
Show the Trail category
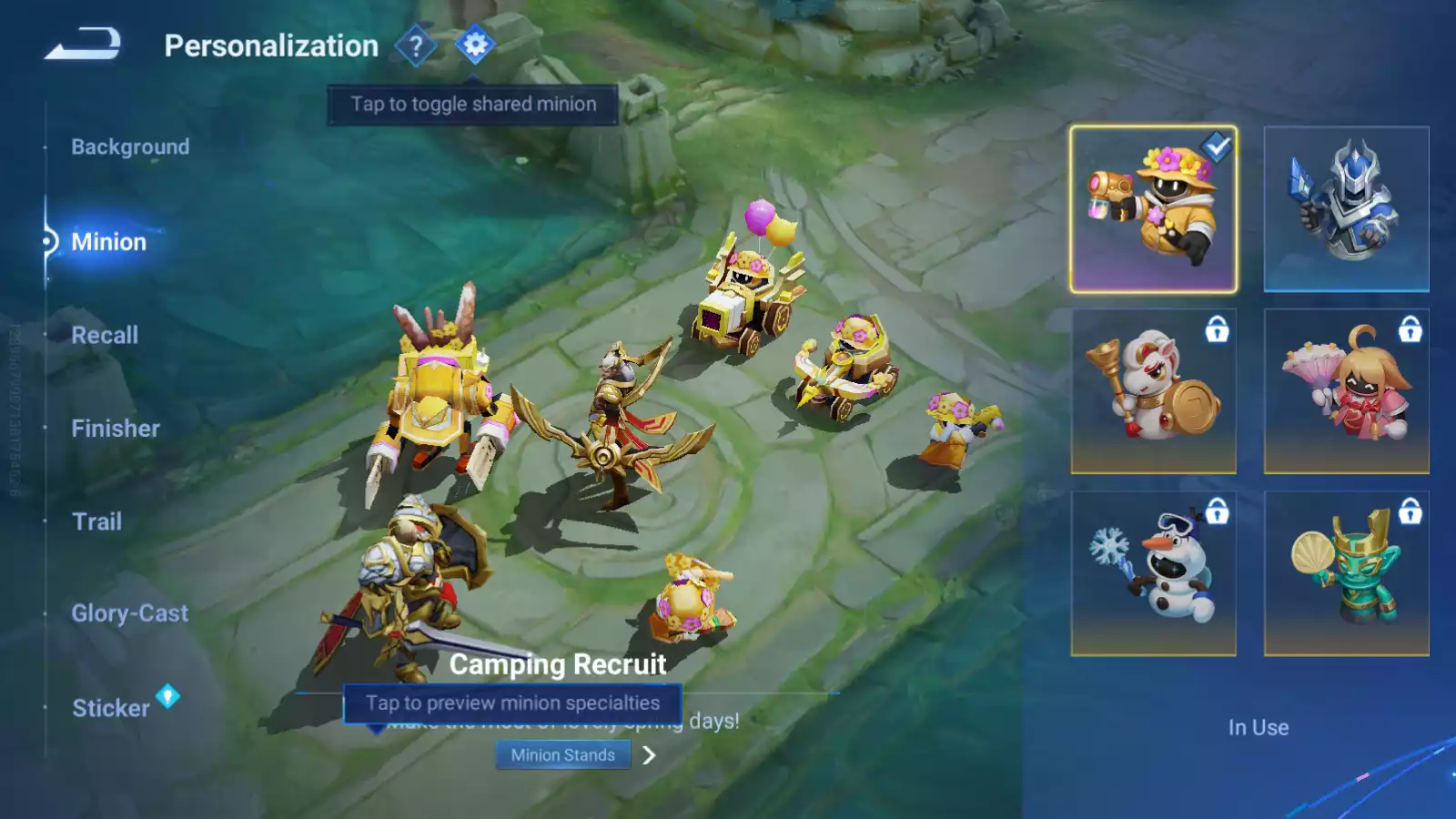pos(96,521)
